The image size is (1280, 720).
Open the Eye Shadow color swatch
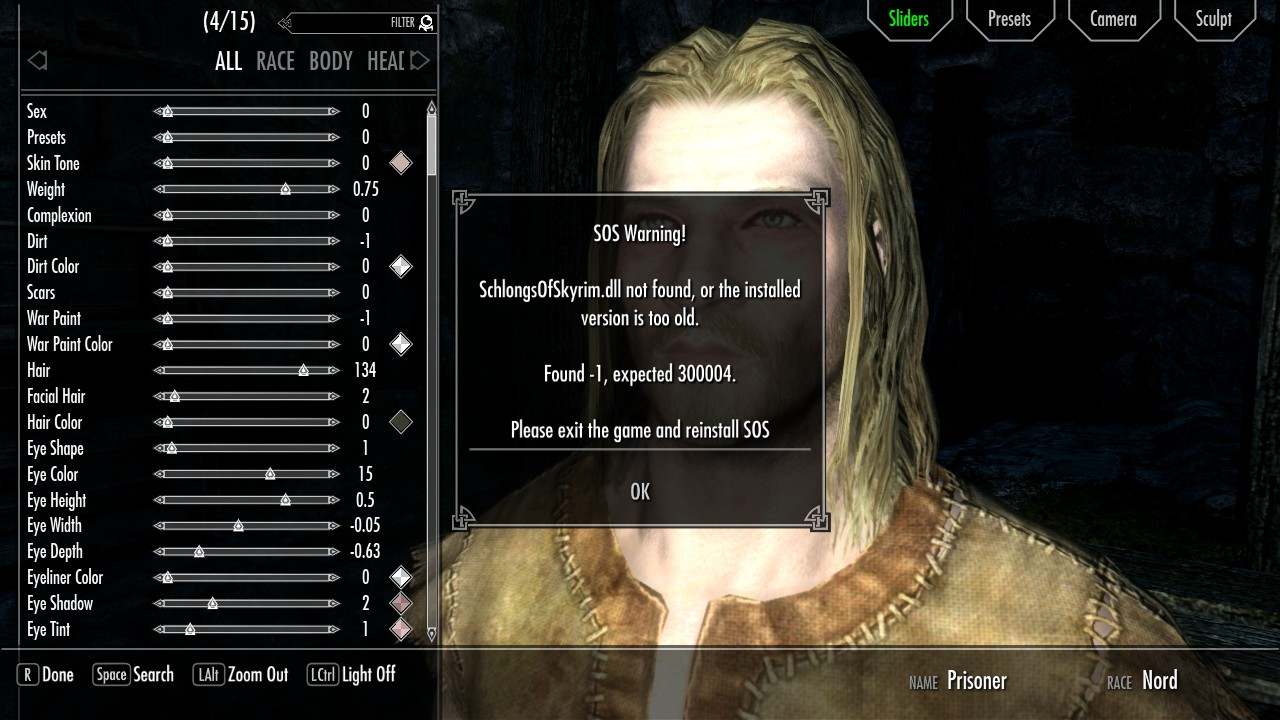click(x=400, y=603)
